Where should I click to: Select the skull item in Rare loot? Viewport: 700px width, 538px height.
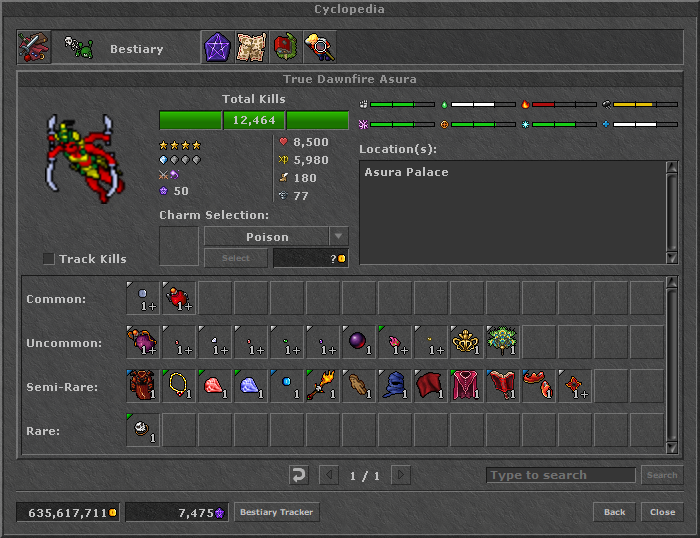pos(143,430)
